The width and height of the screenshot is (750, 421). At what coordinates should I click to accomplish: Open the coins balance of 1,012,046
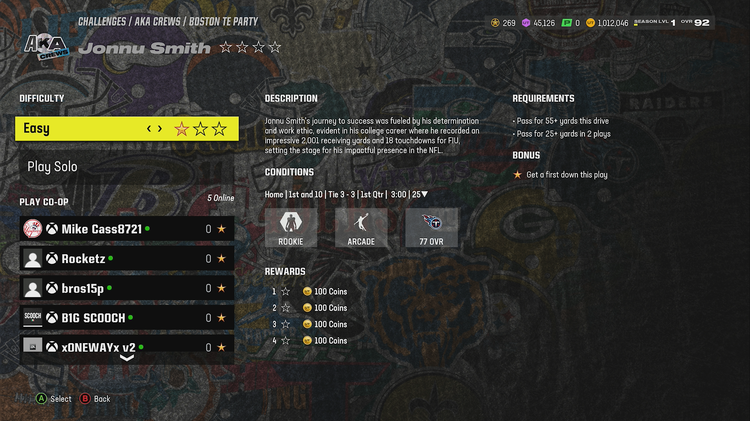click(x=608, y=23)
